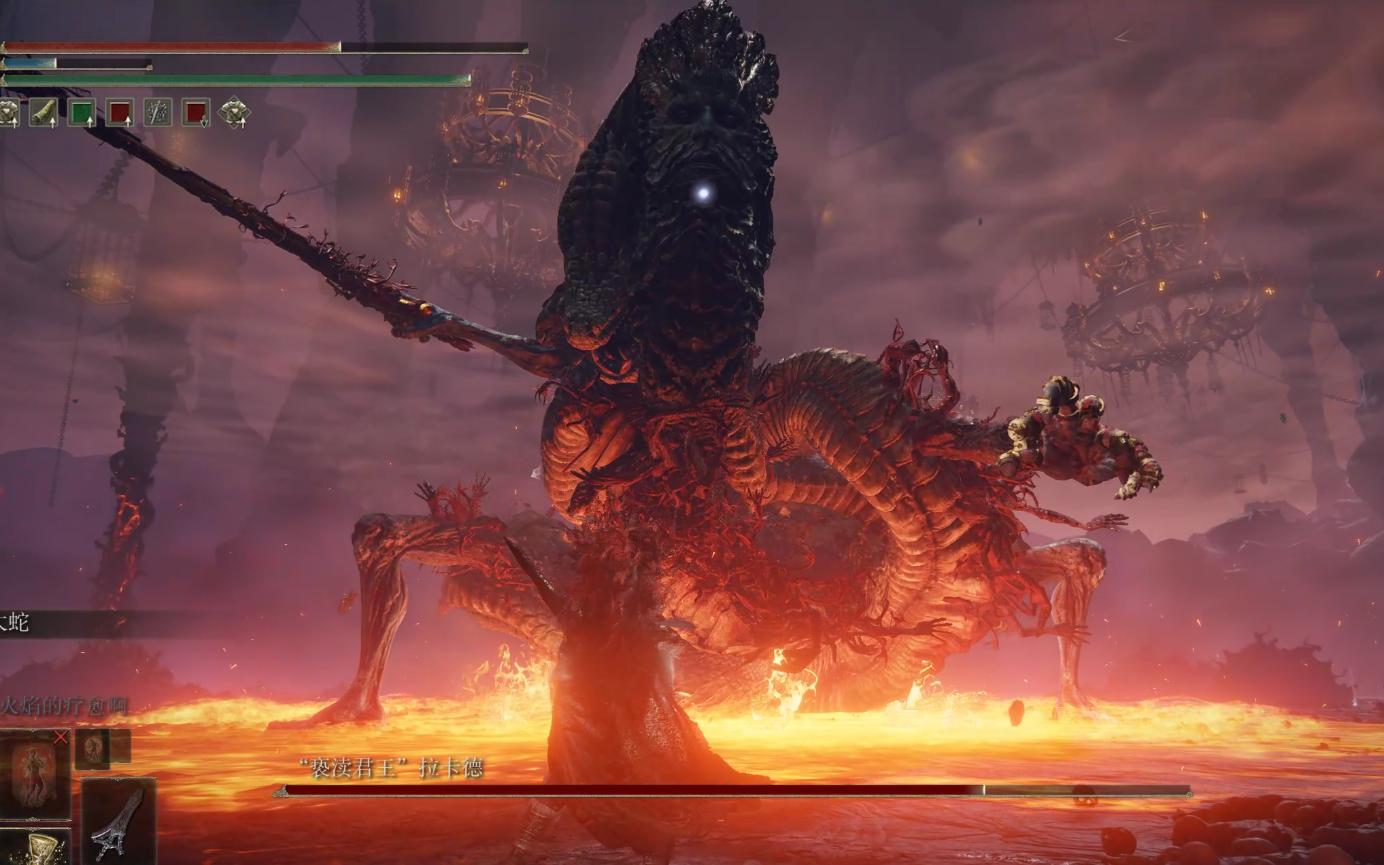This screenshot has height=865, width=1384.
Task: Click the equipped greatsword weapon slot
Action: coord(118,820)
